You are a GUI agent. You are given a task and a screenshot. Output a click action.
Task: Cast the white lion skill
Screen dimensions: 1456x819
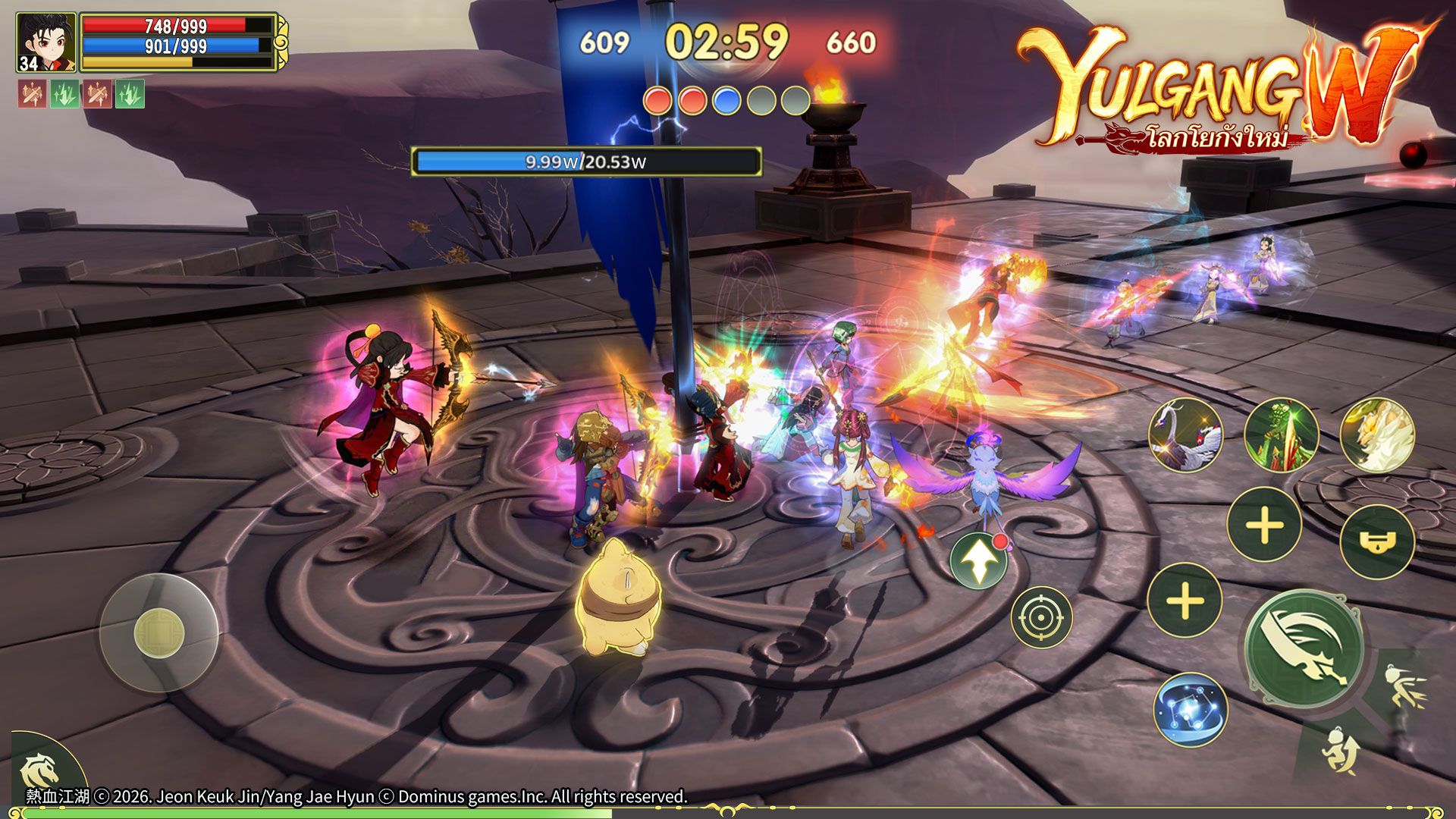click(x=1377, y=435)
